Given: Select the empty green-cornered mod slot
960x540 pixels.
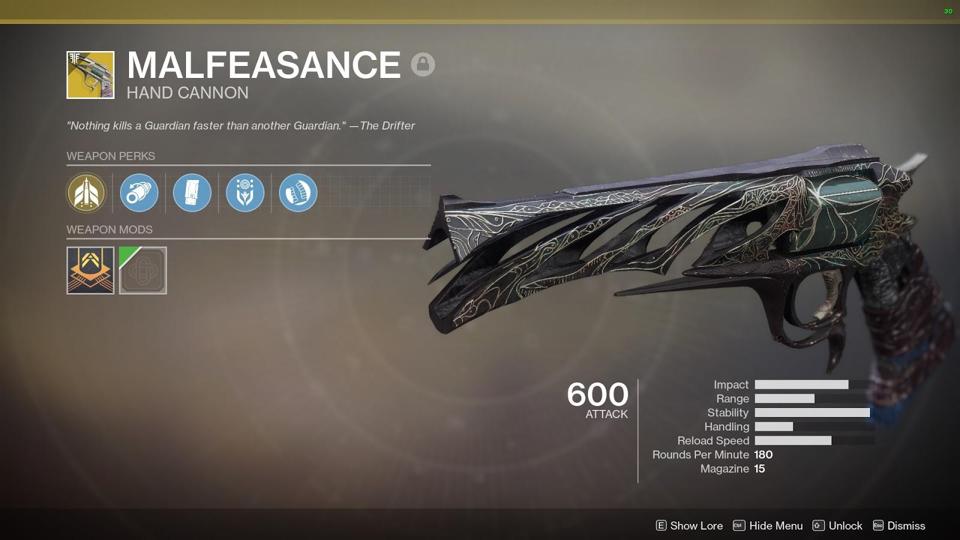Looking at the screenshot, I should [x=143, y=270].
